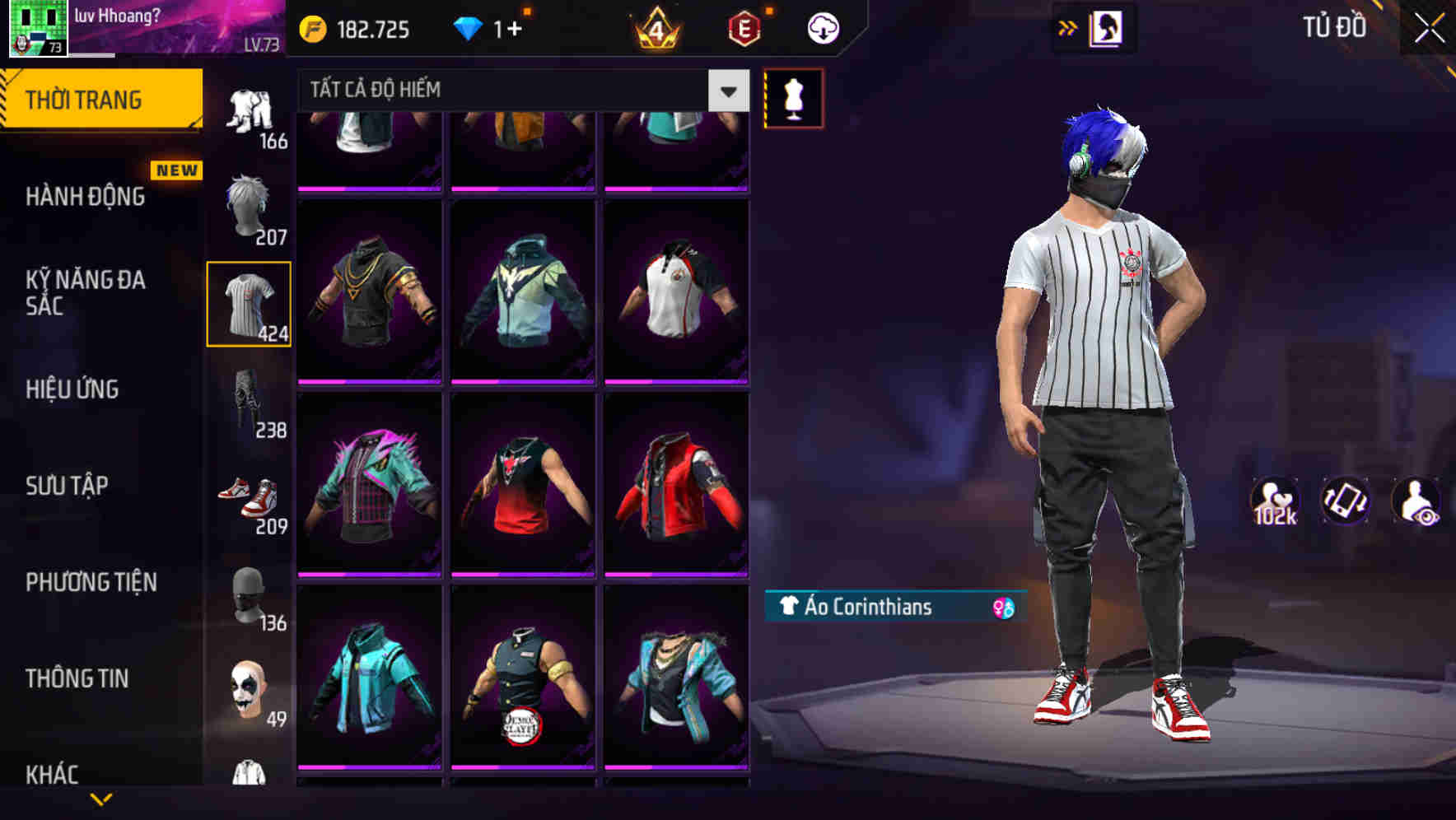The image size is (1456, 820).
Task: Click the 102k likes icon
Action: [1276, 506]
